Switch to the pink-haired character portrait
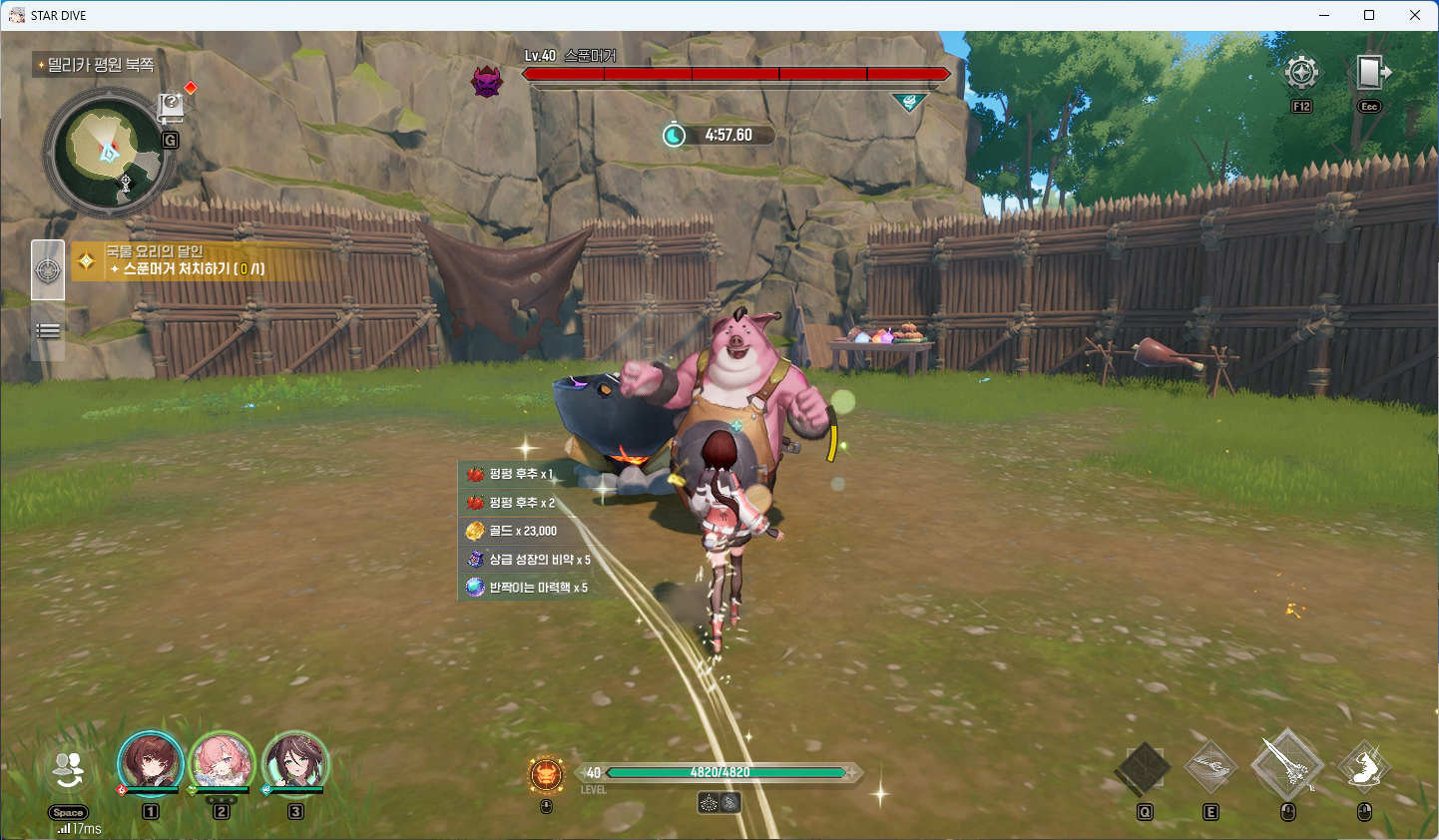The width and height of the screenshot is (1439, 840). 222,764
